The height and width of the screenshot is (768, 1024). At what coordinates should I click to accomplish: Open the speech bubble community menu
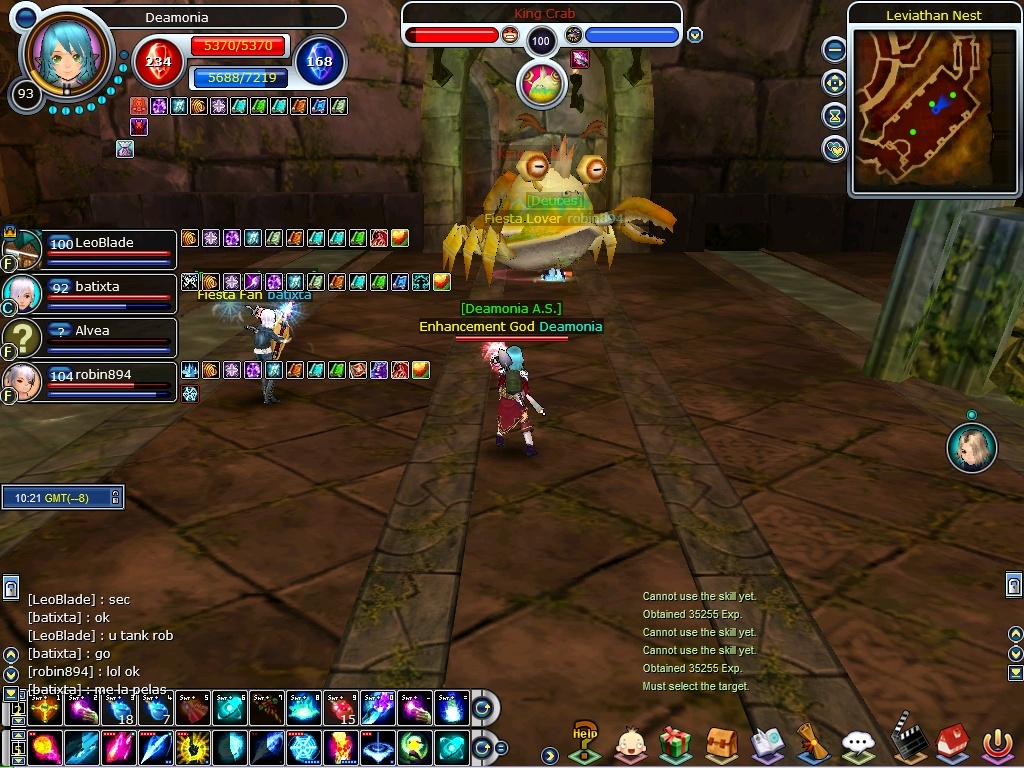[x=858, y=743]
